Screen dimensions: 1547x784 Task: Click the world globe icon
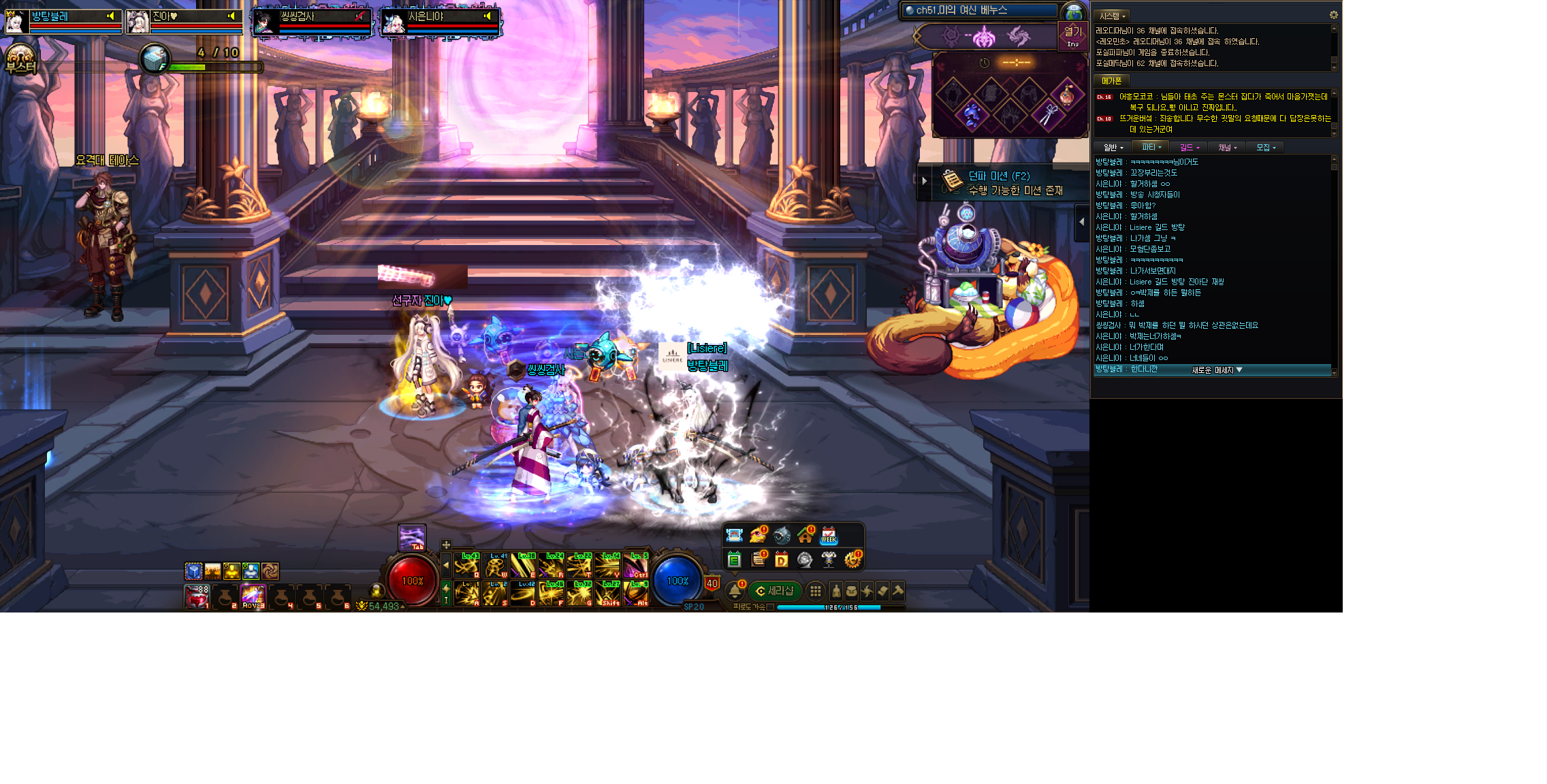point(1074,12)
